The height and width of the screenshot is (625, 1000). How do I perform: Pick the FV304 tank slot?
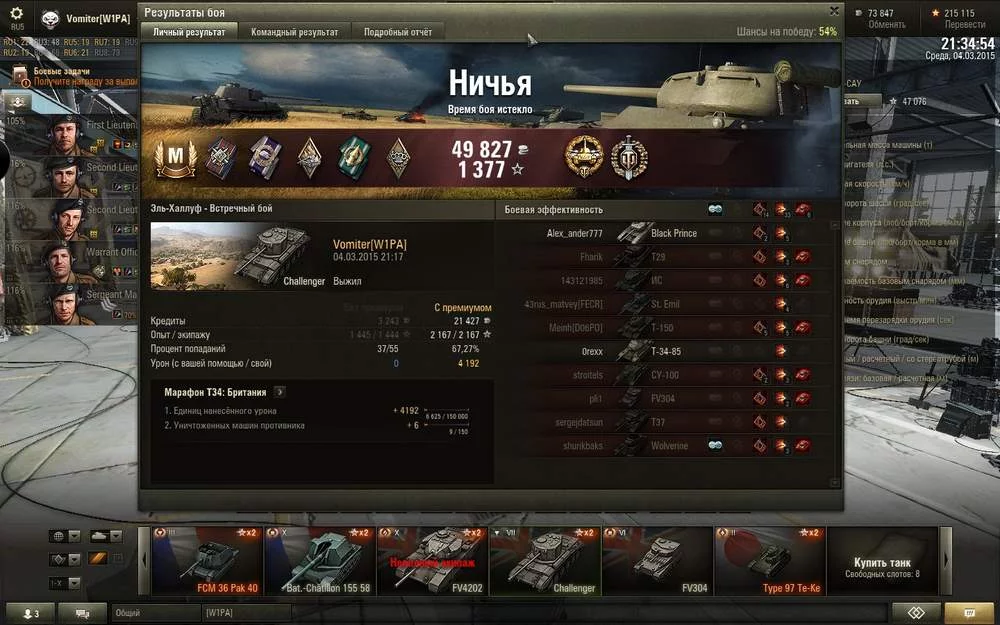click(657, 561)
